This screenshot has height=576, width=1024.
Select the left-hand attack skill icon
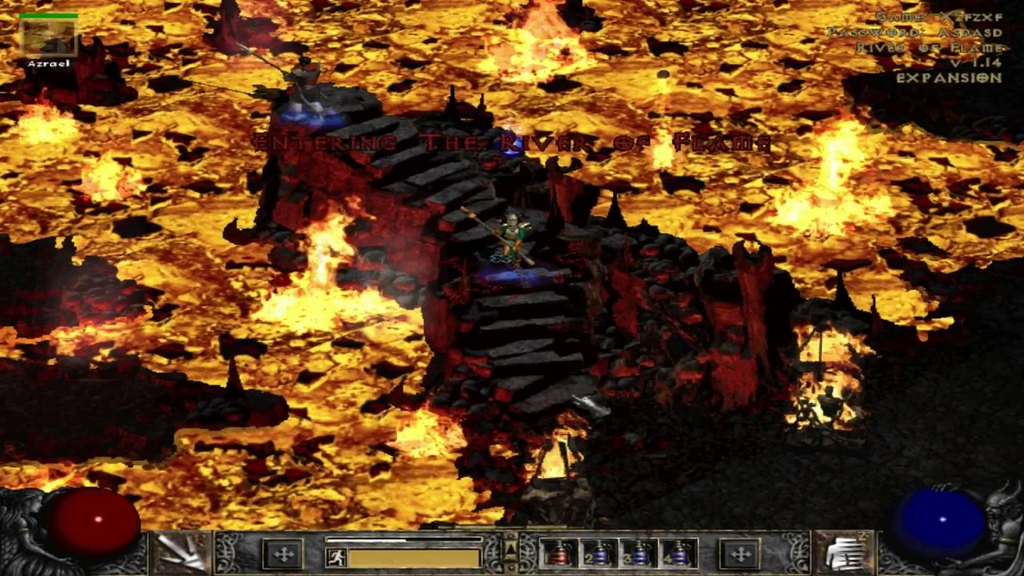pyautogui.click(x=182, y=553)
